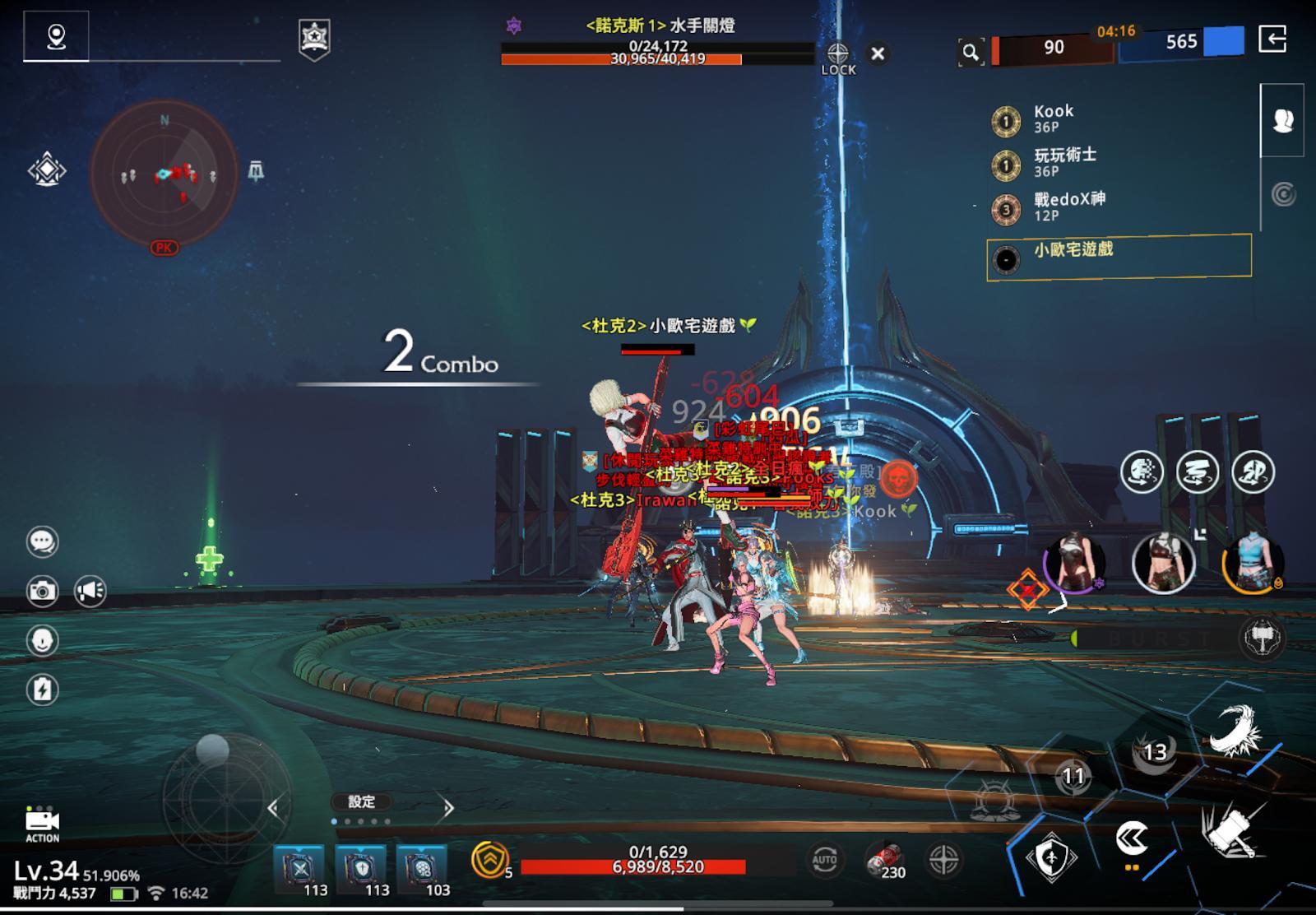
Task: Exit the battlefield via exit icon
Action: coord(1272,39)
